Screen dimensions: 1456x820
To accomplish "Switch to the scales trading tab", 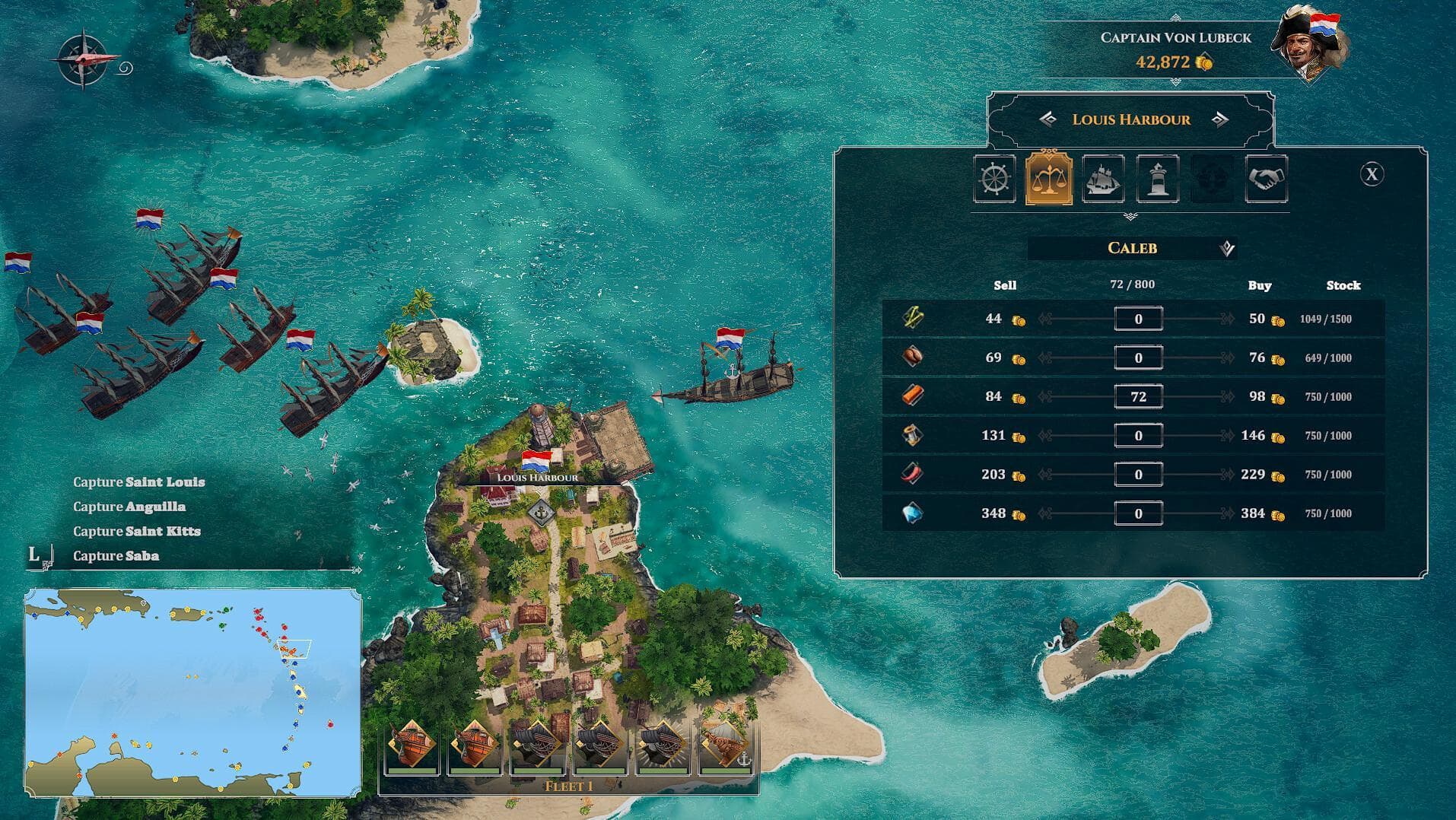I will coord(1049,180).
